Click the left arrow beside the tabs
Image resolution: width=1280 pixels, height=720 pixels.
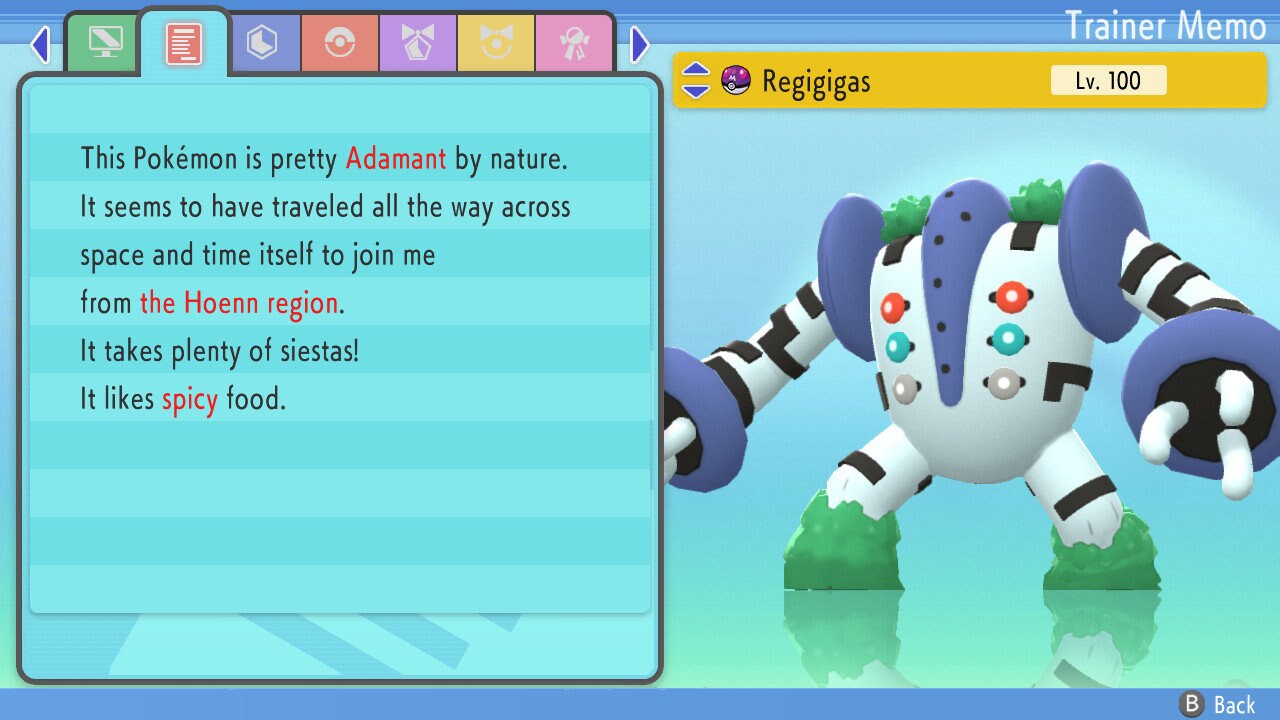tap(40, 44)
